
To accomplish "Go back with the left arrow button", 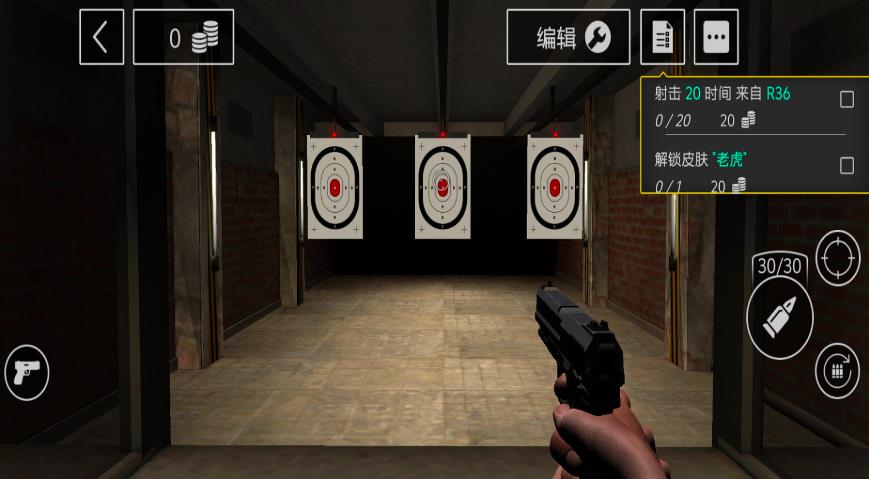I will point(102,38).
